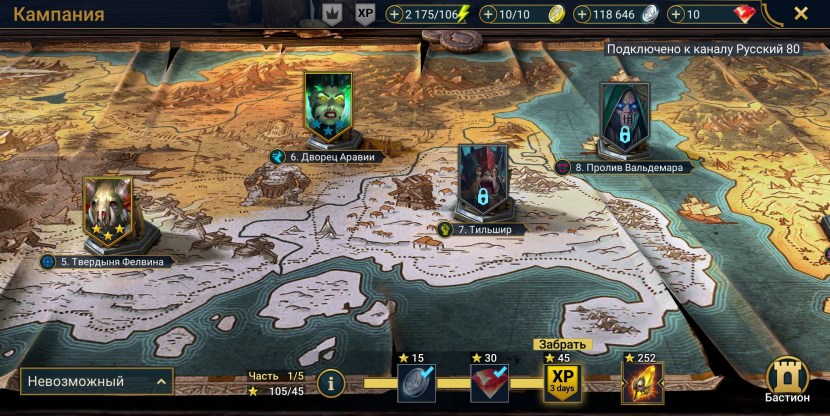This screenshot has height=416, width=830.
Task: Add more energy with the plus button
Action: coord(394,14)
